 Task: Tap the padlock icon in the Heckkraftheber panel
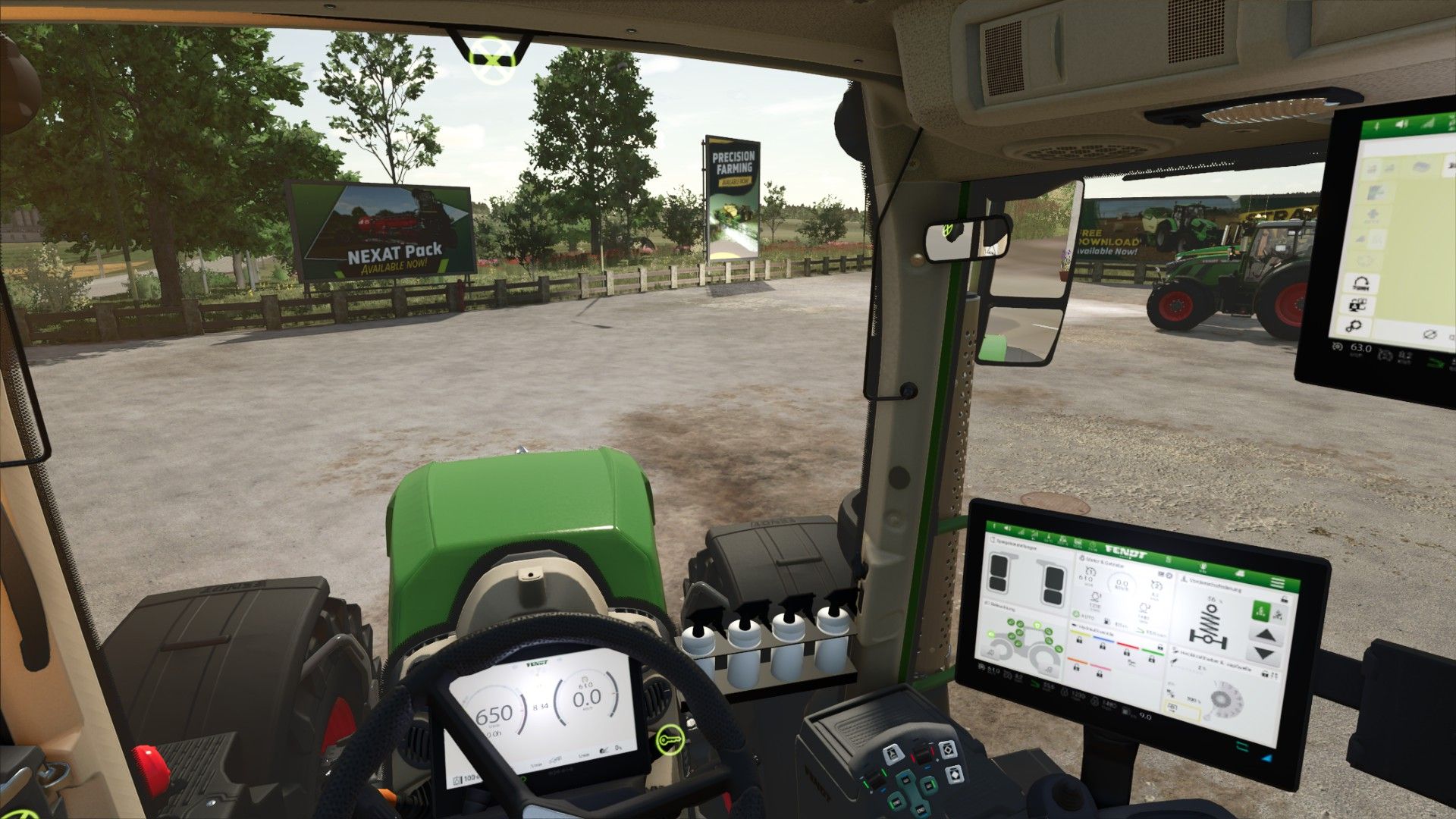[1266, 673]
